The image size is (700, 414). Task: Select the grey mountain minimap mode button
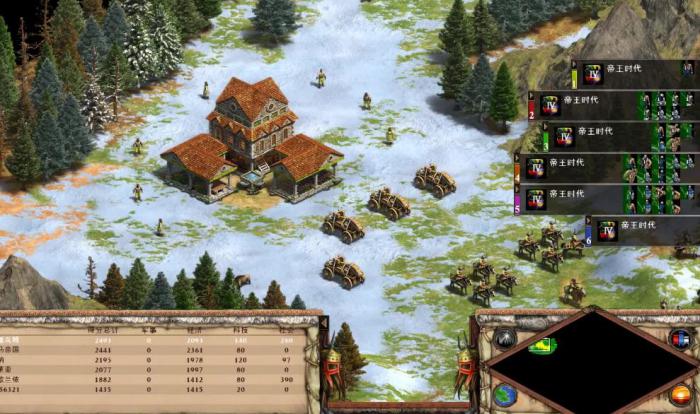[504, 338]
